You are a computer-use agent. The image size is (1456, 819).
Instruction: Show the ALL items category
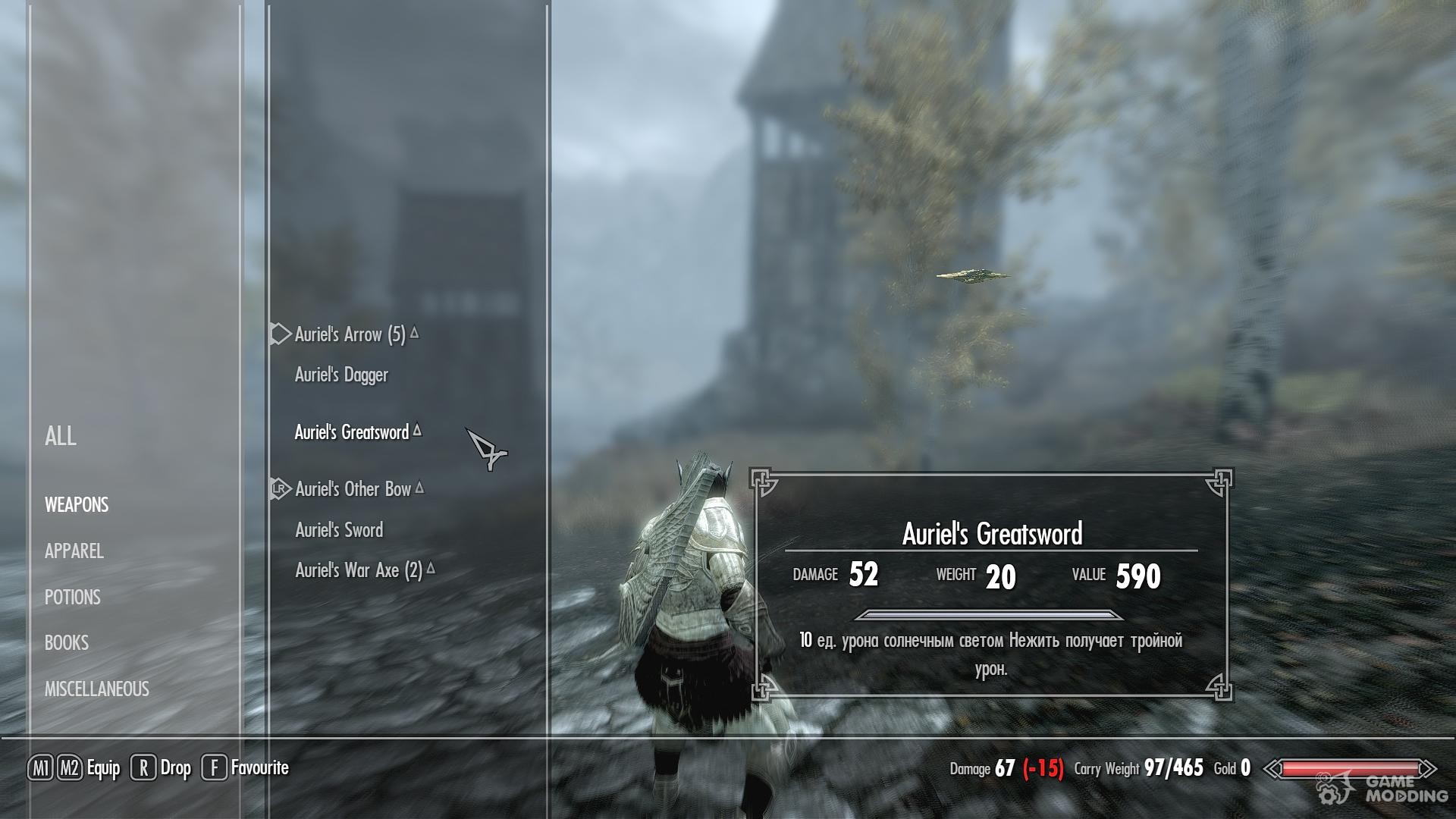[x=61, y=436]
